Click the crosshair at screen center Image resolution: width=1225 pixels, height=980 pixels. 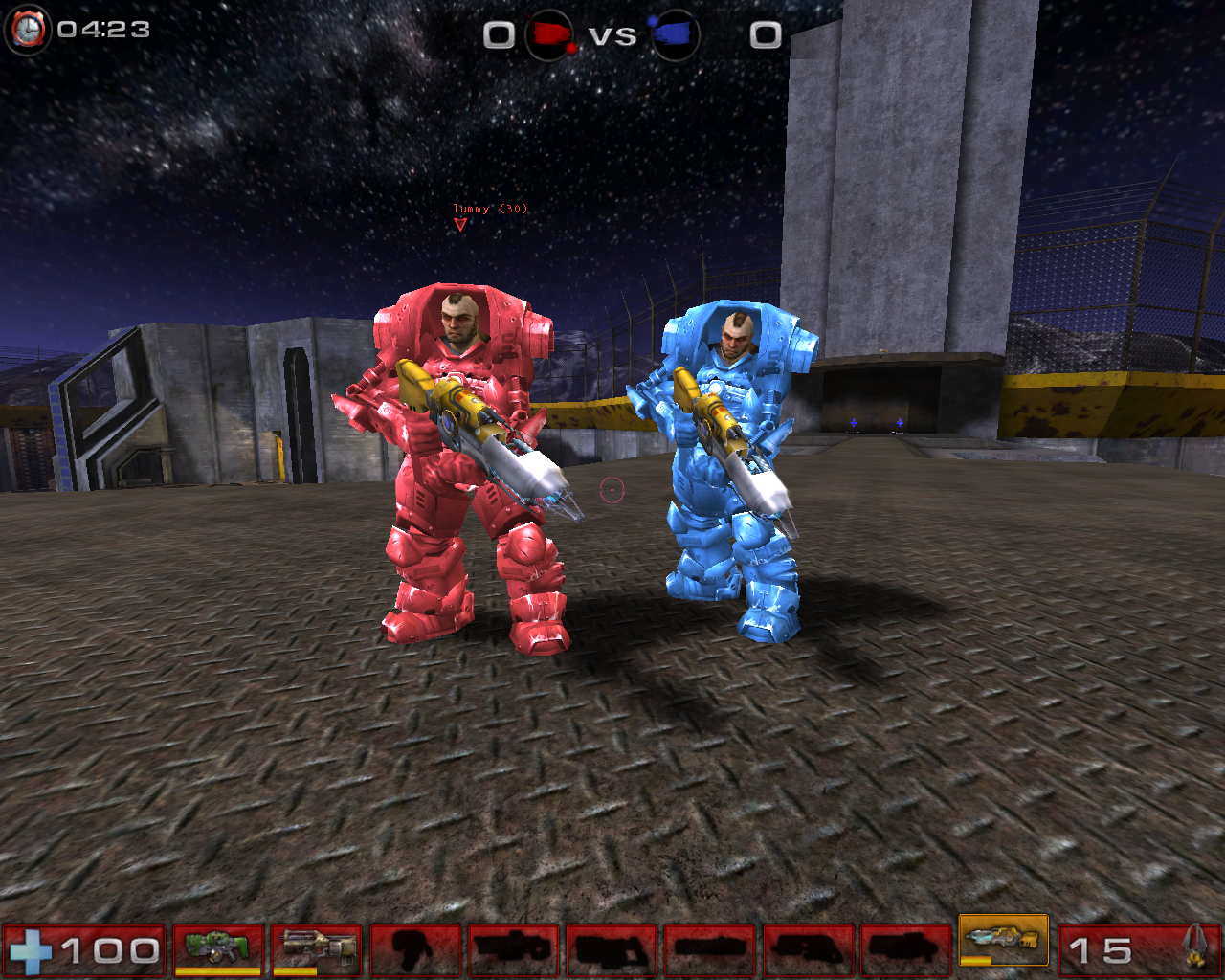point(611,492)
